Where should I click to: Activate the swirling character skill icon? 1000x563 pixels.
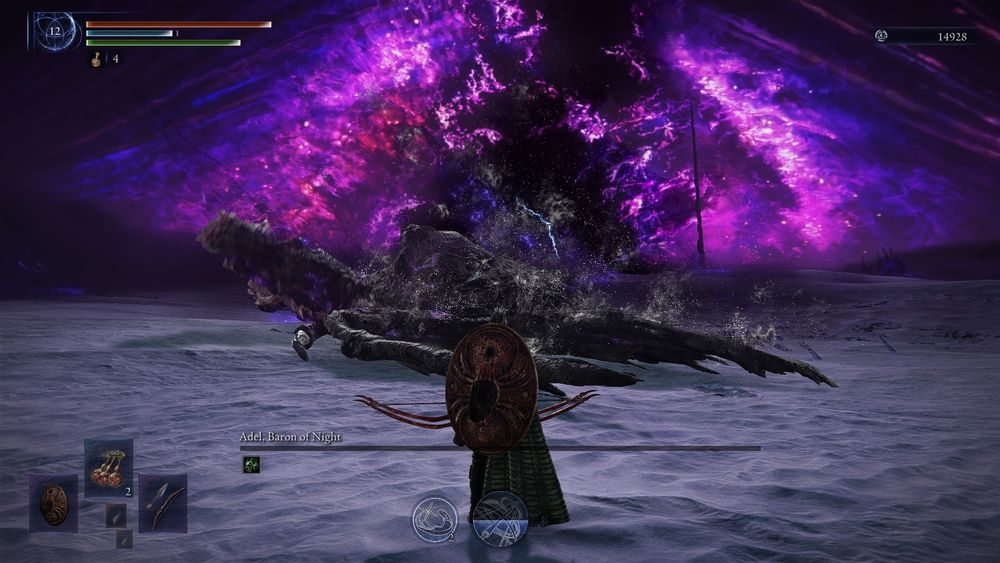[x=435, y=520]
